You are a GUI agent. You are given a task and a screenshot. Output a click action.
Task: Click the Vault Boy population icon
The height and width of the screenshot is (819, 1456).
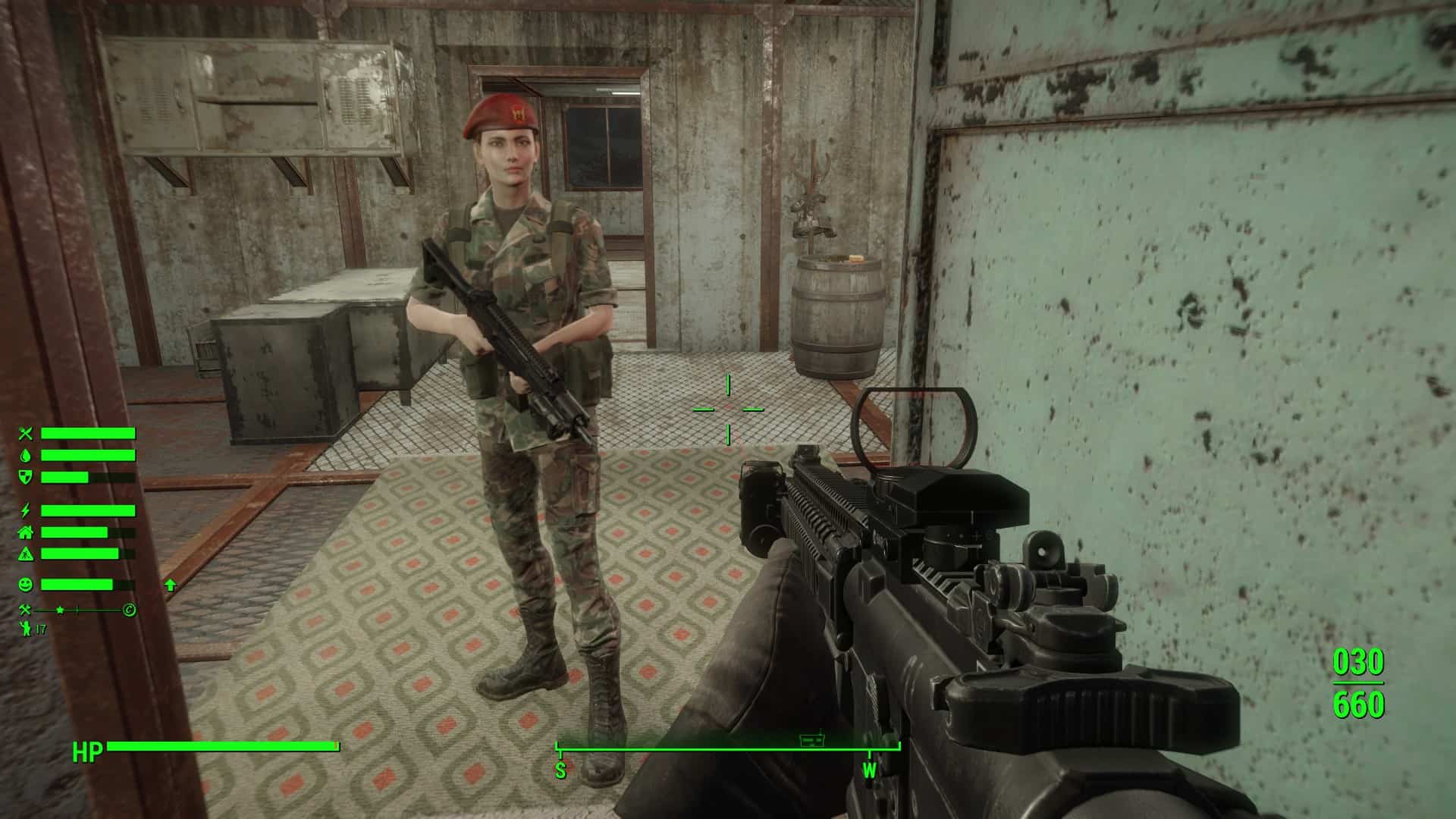coord(26,629)
